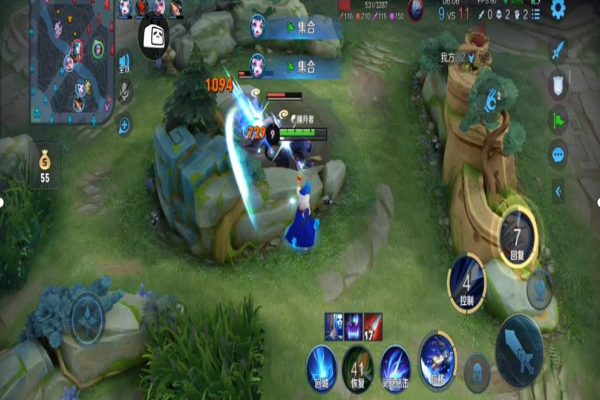Use the 恢复 heal spell
600x400 pixels.
click(357, 366)
